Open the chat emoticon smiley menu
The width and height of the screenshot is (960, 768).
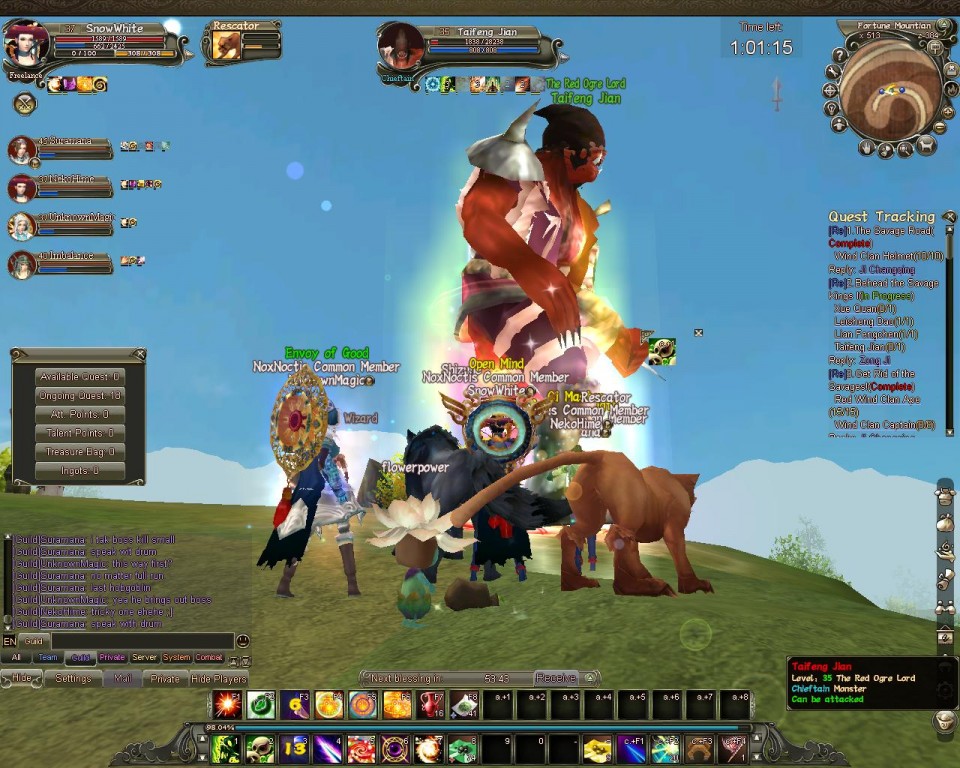tap(242, 641)
